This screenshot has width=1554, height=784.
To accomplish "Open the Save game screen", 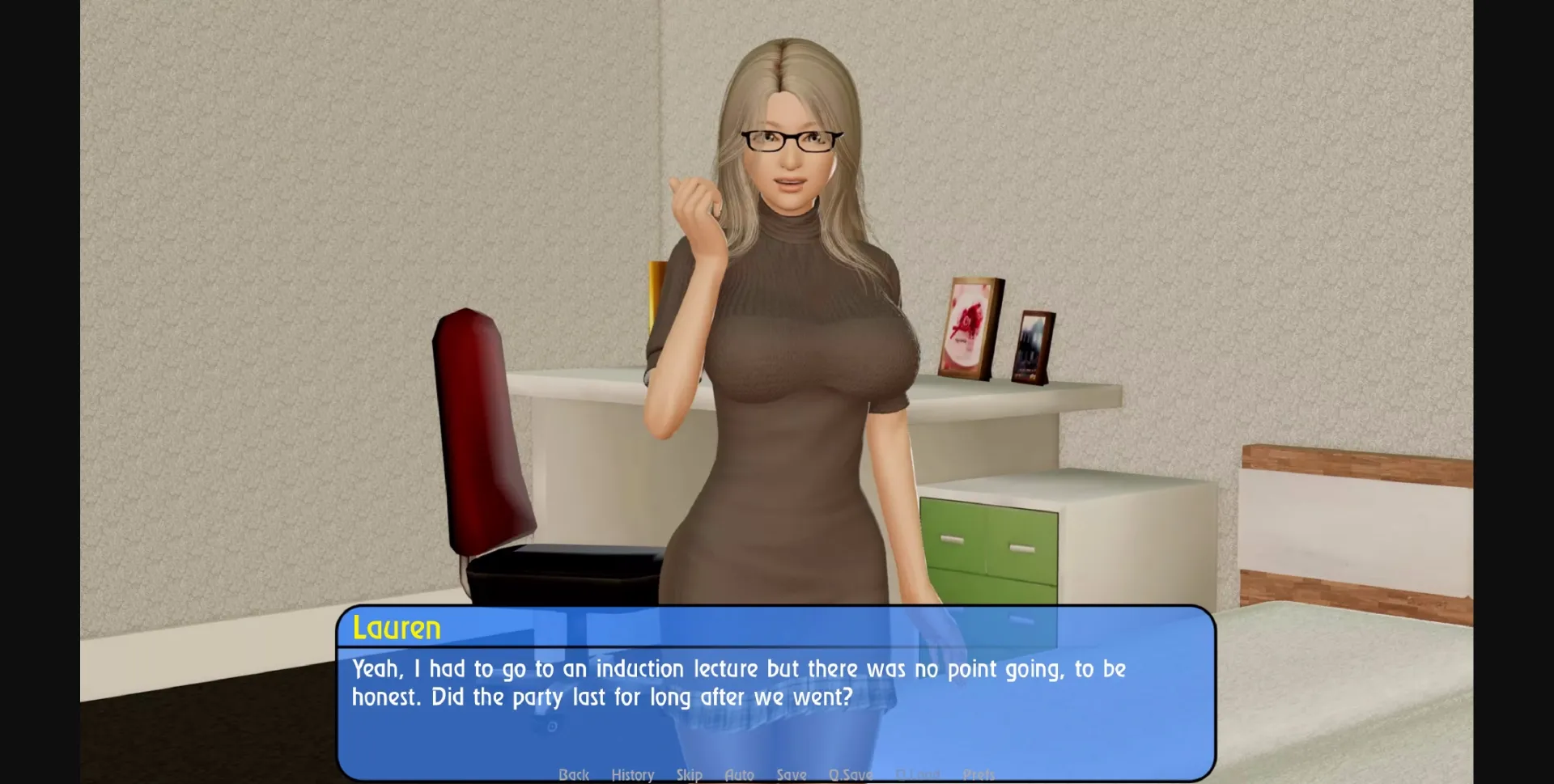I will 792,773.
